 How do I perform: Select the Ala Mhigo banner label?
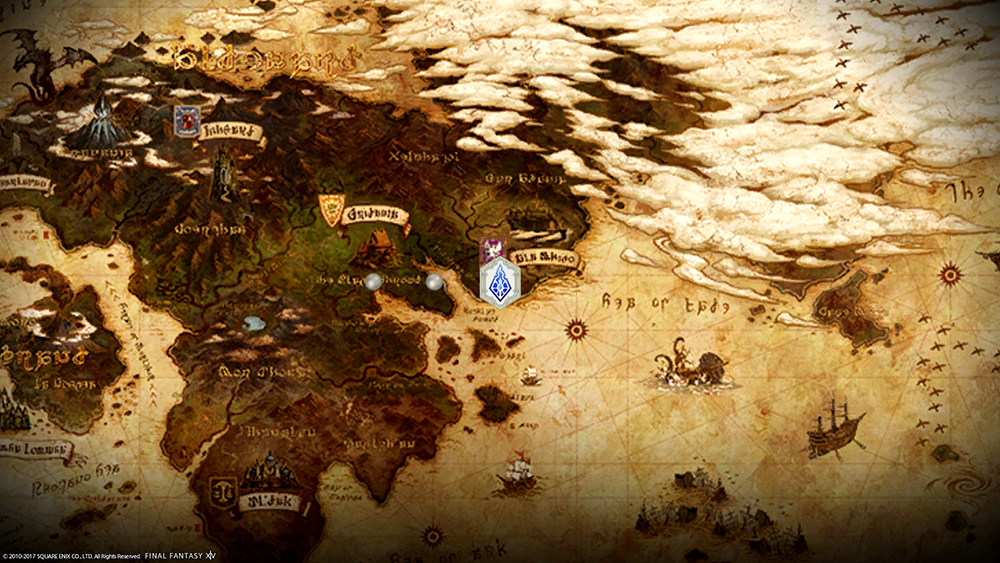click(546, 258)
